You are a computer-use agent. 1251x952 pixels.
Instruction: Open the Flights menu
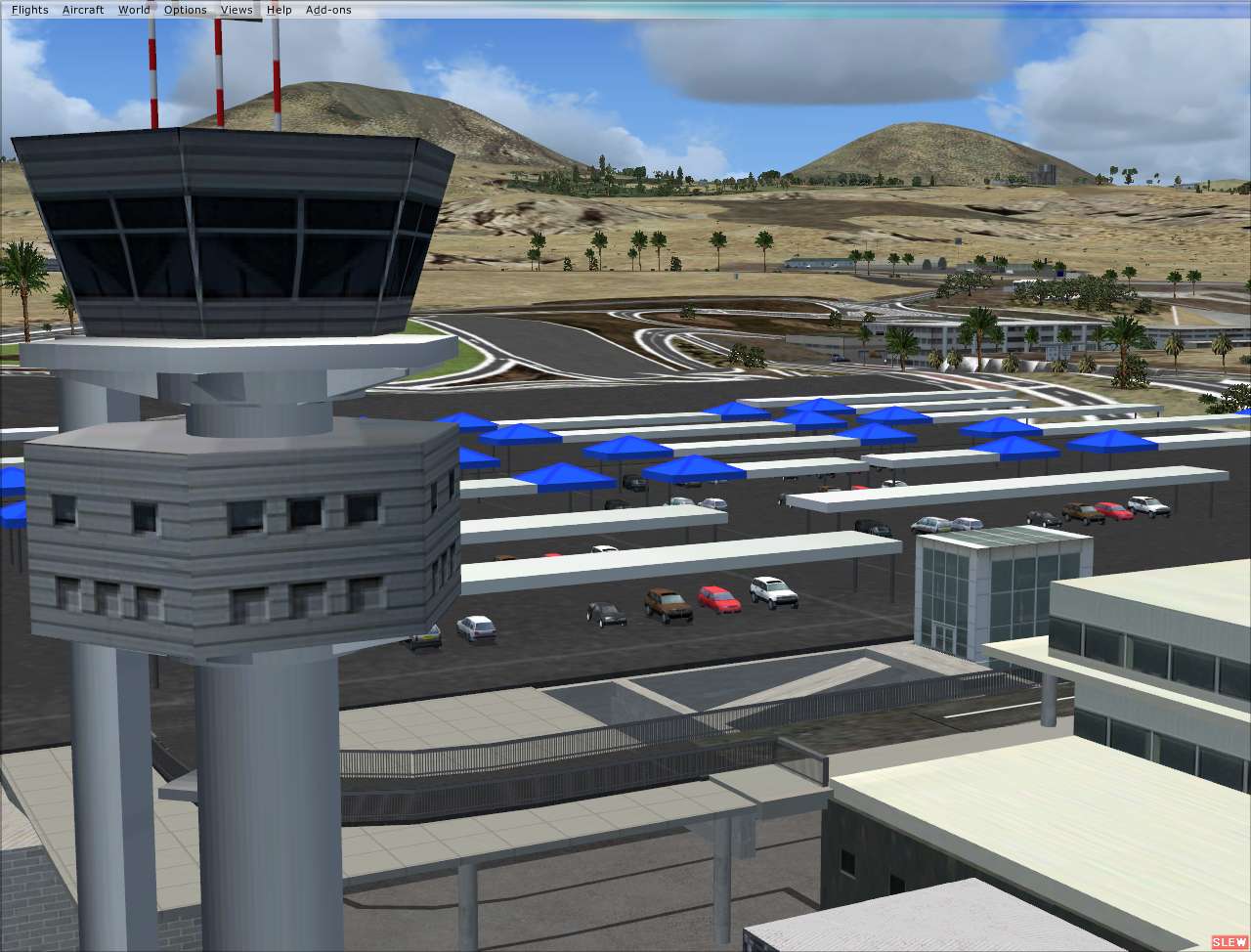28,9
